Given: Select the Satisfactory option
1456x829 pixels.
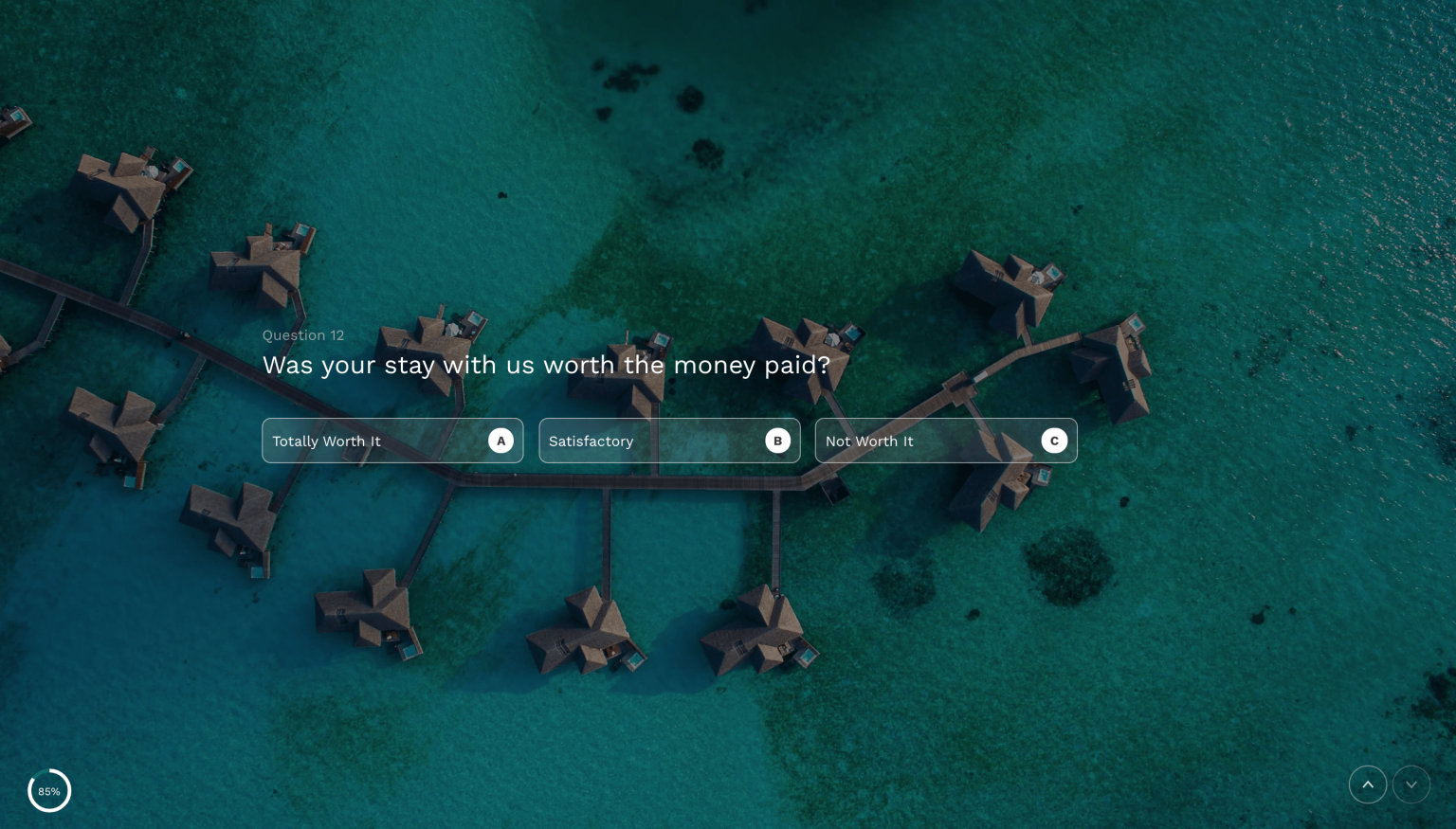Looking at the screenshot, I should coord(669,441).
